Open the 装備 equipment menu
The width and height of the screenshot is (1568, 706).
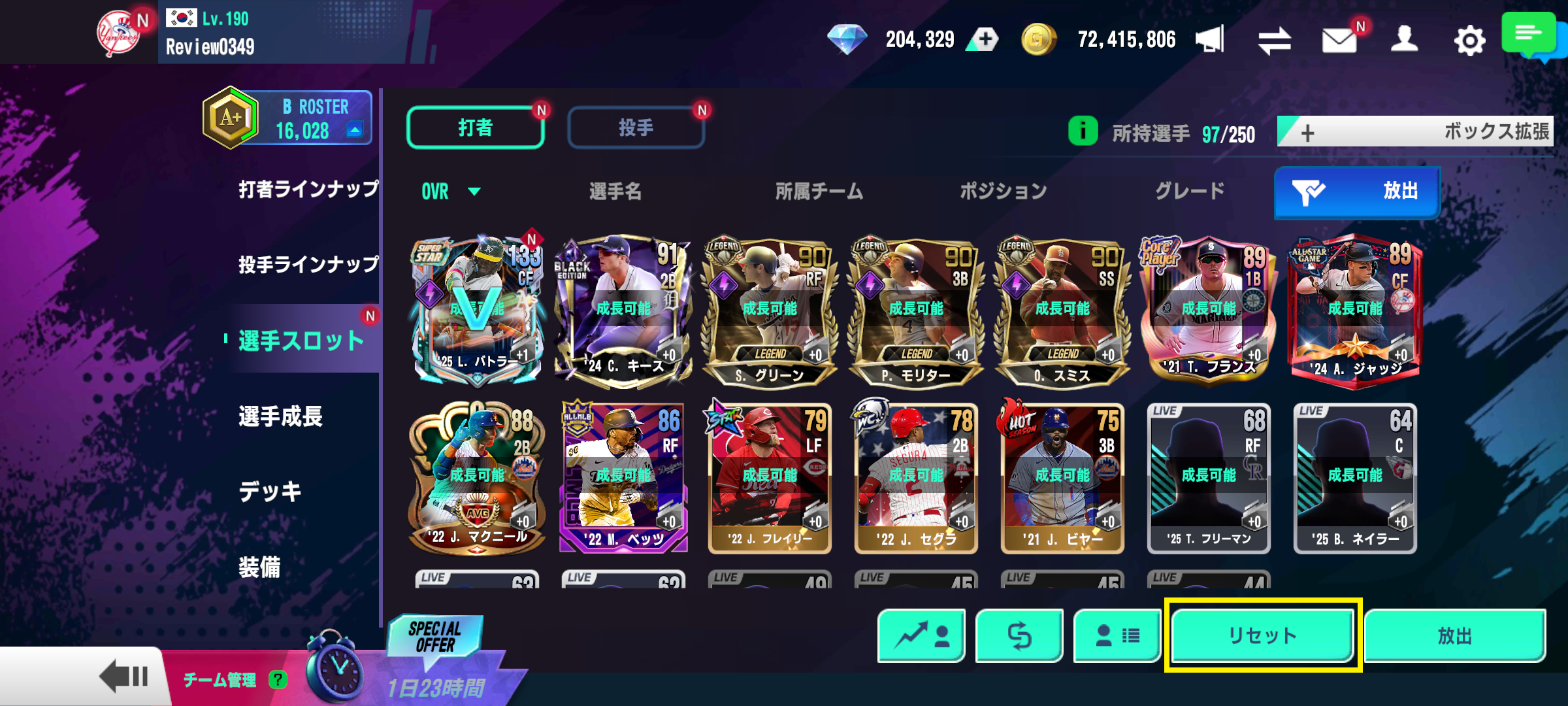259,567
